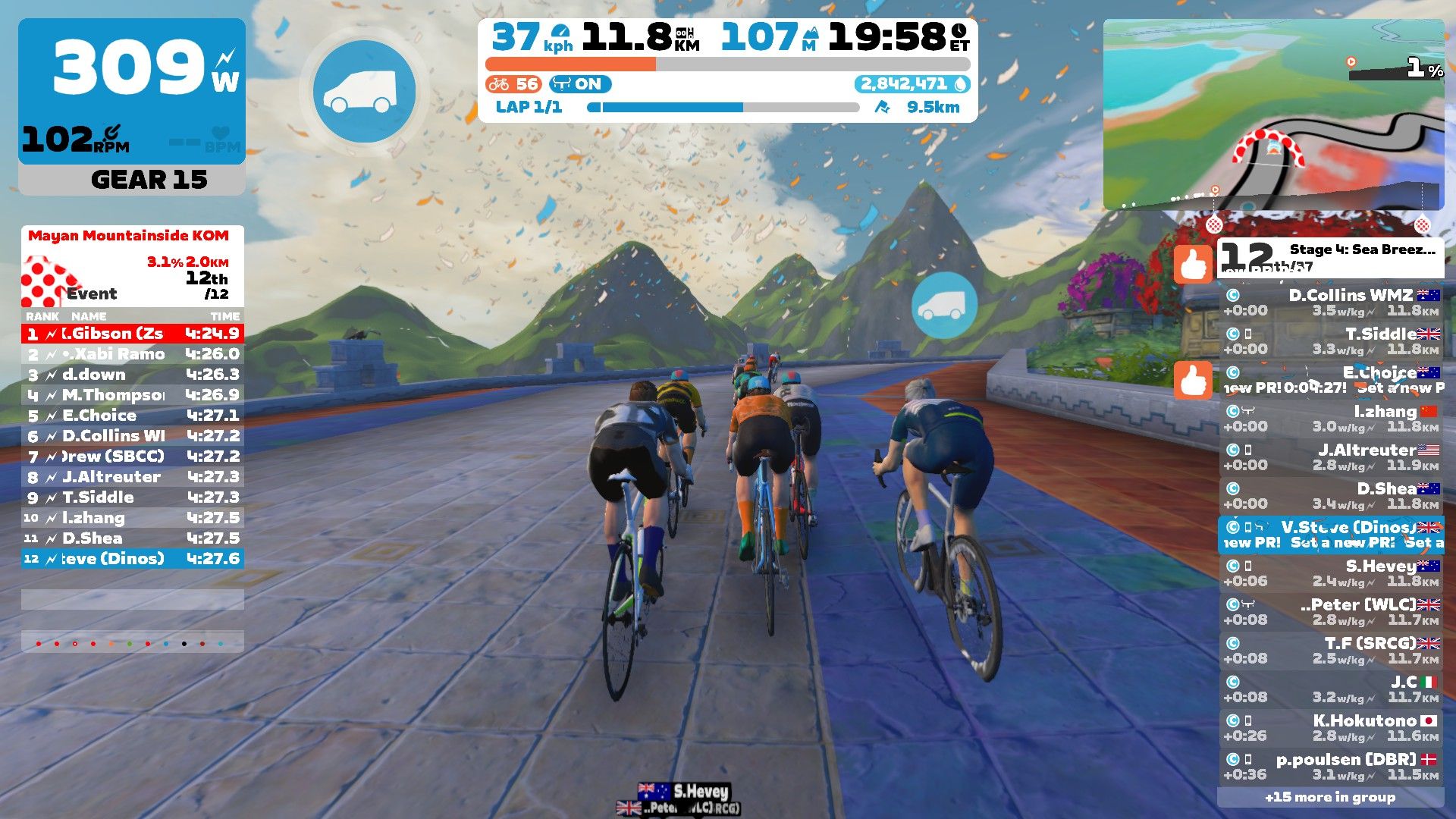The image size is (1456, 819).
Task: Select I.zhang in the nearby riders list
Action: (x=1331, y=419)
